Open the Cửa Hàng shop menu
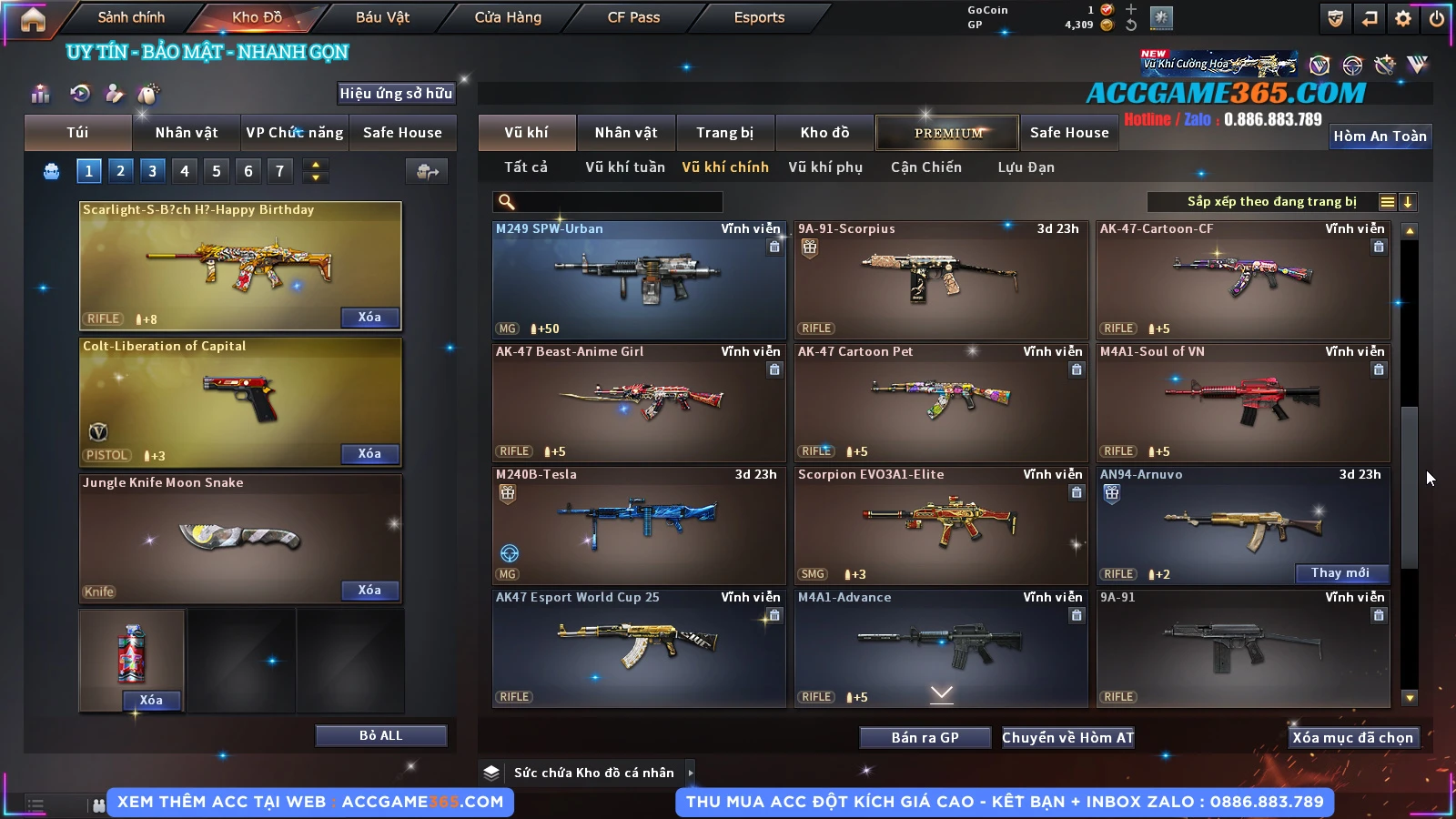1456x819 pixels. tap(508, 17)
